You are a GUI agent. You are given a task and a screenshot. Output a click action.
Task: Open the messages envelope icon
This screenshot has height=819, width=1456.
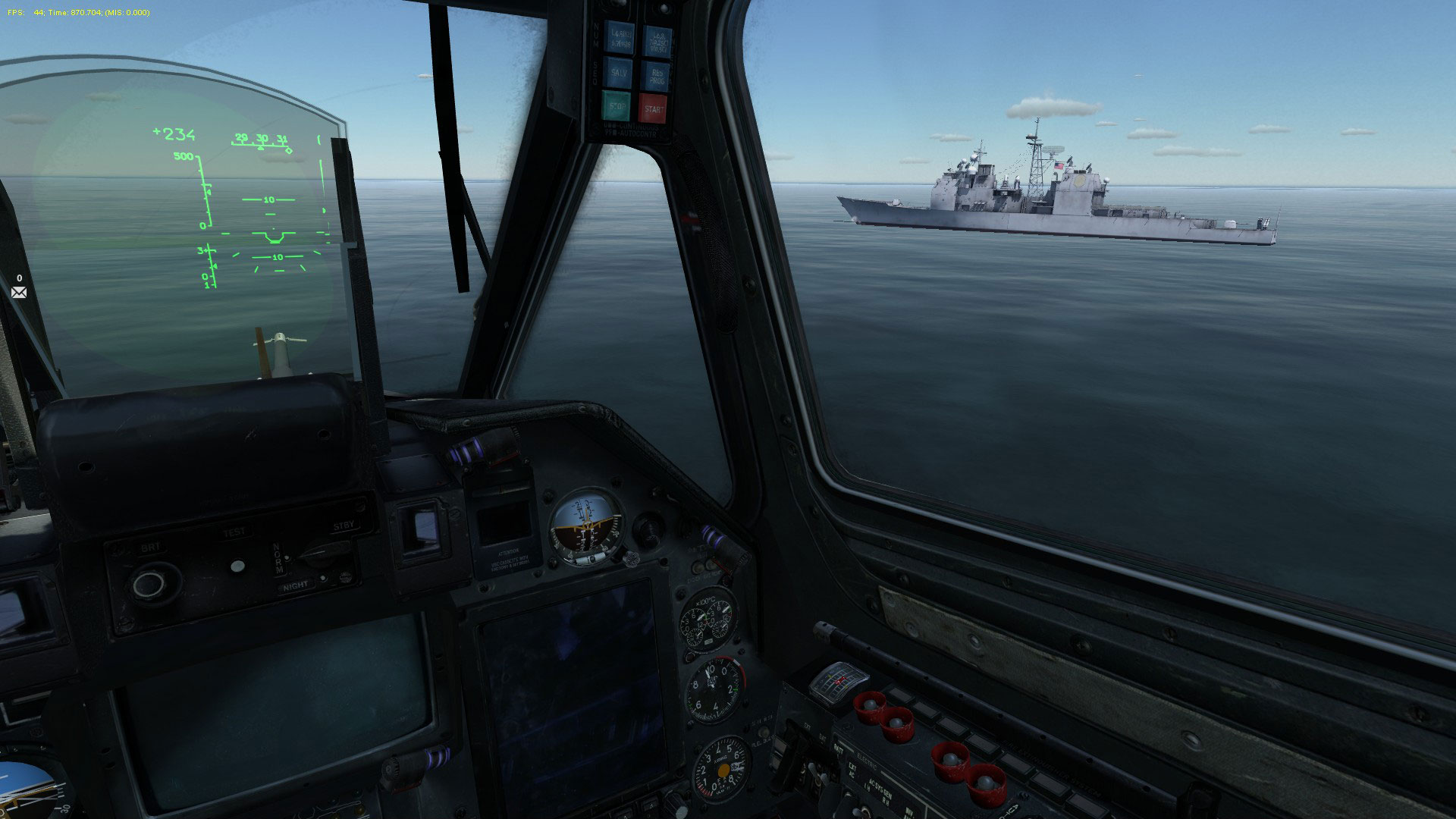point(19,292)
